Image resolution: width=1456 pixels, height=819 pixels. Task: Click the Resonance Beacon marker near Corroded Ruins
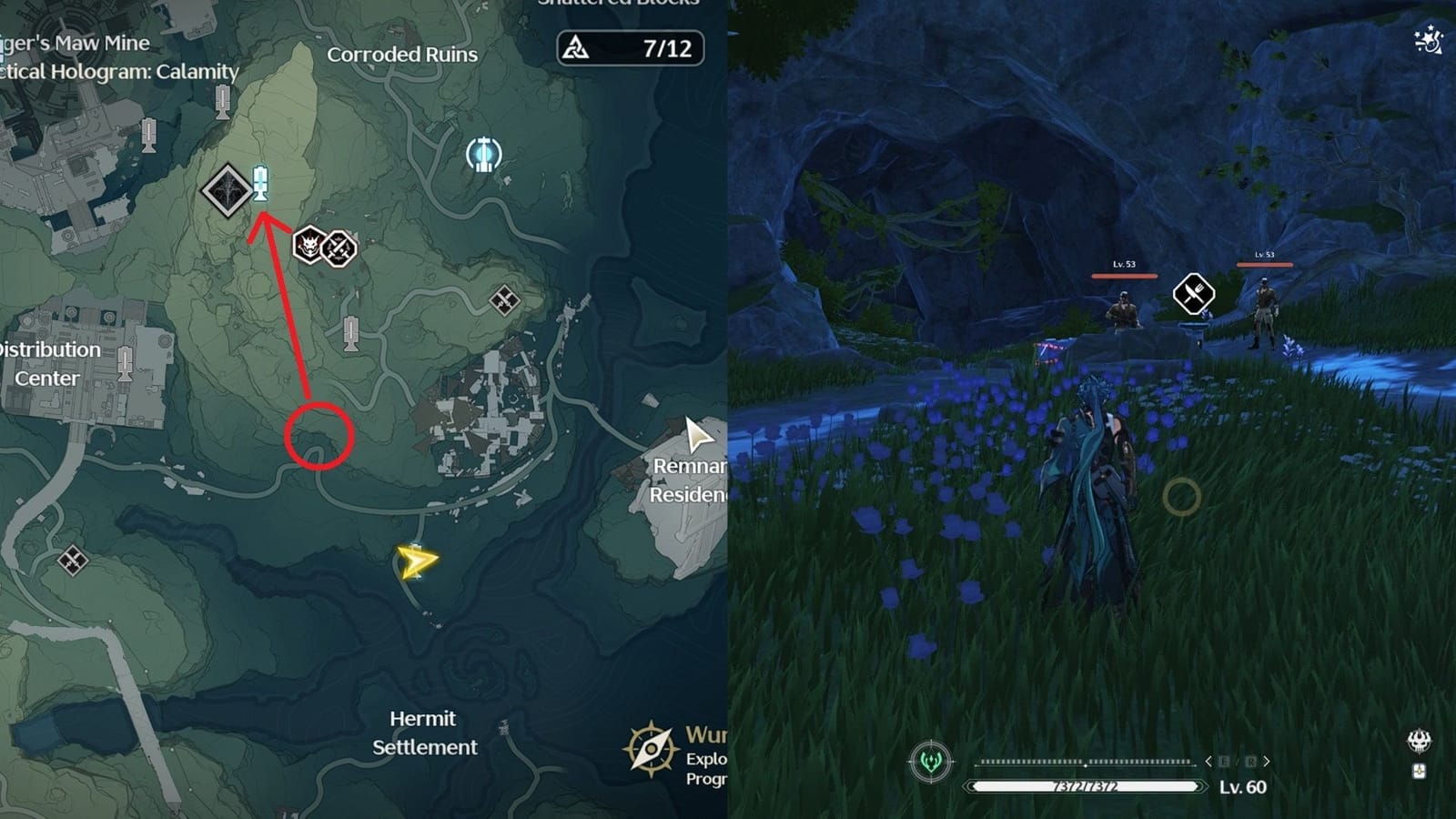point(483,155)
